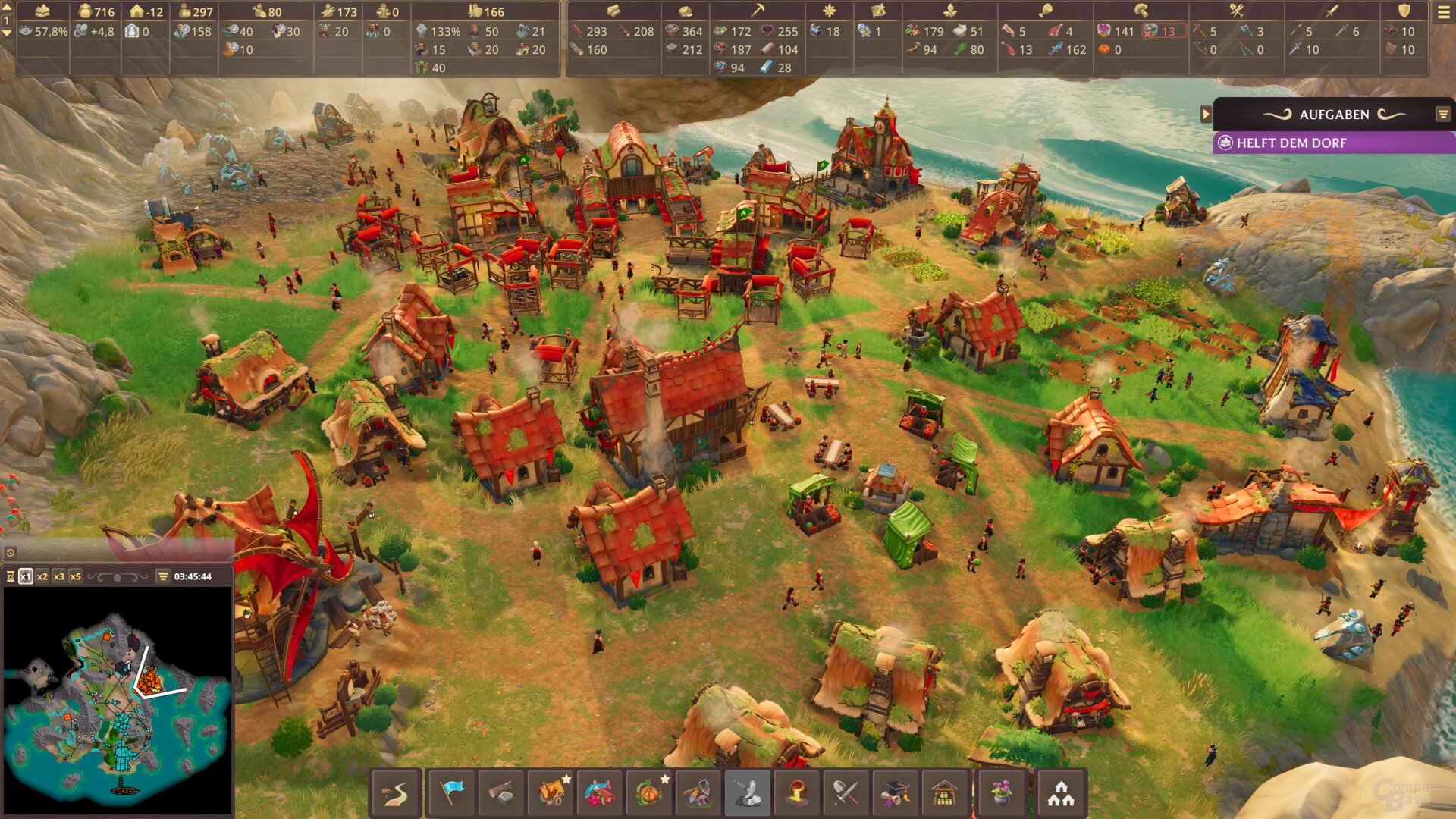The height and width of the screenshot is (819, 1456).
Task: Open the residential house building category
Action: click(x=552, y=793)
